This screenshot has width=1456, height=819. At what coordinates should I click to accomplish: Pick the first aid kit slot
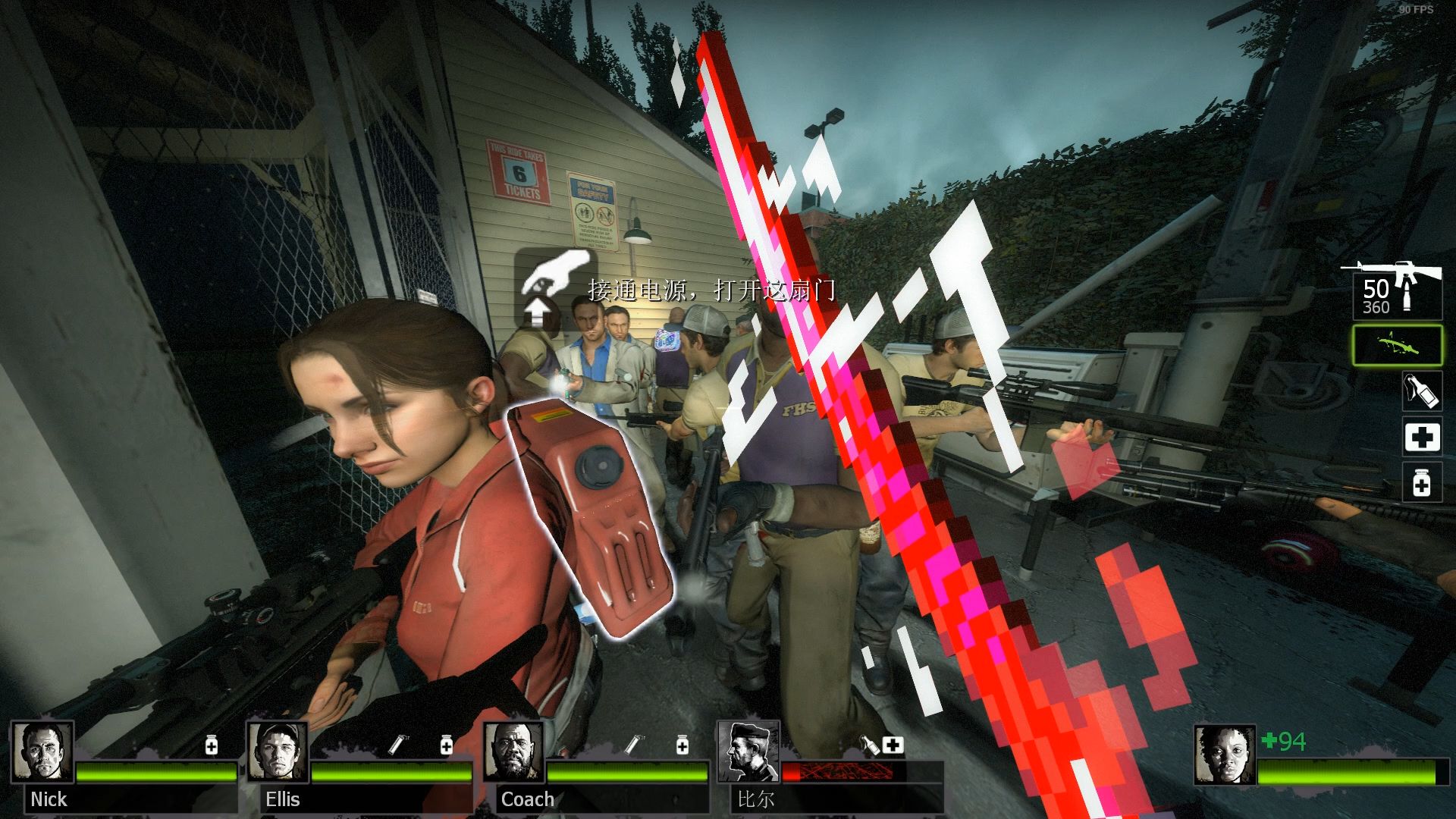click(x=1421, y=438)
